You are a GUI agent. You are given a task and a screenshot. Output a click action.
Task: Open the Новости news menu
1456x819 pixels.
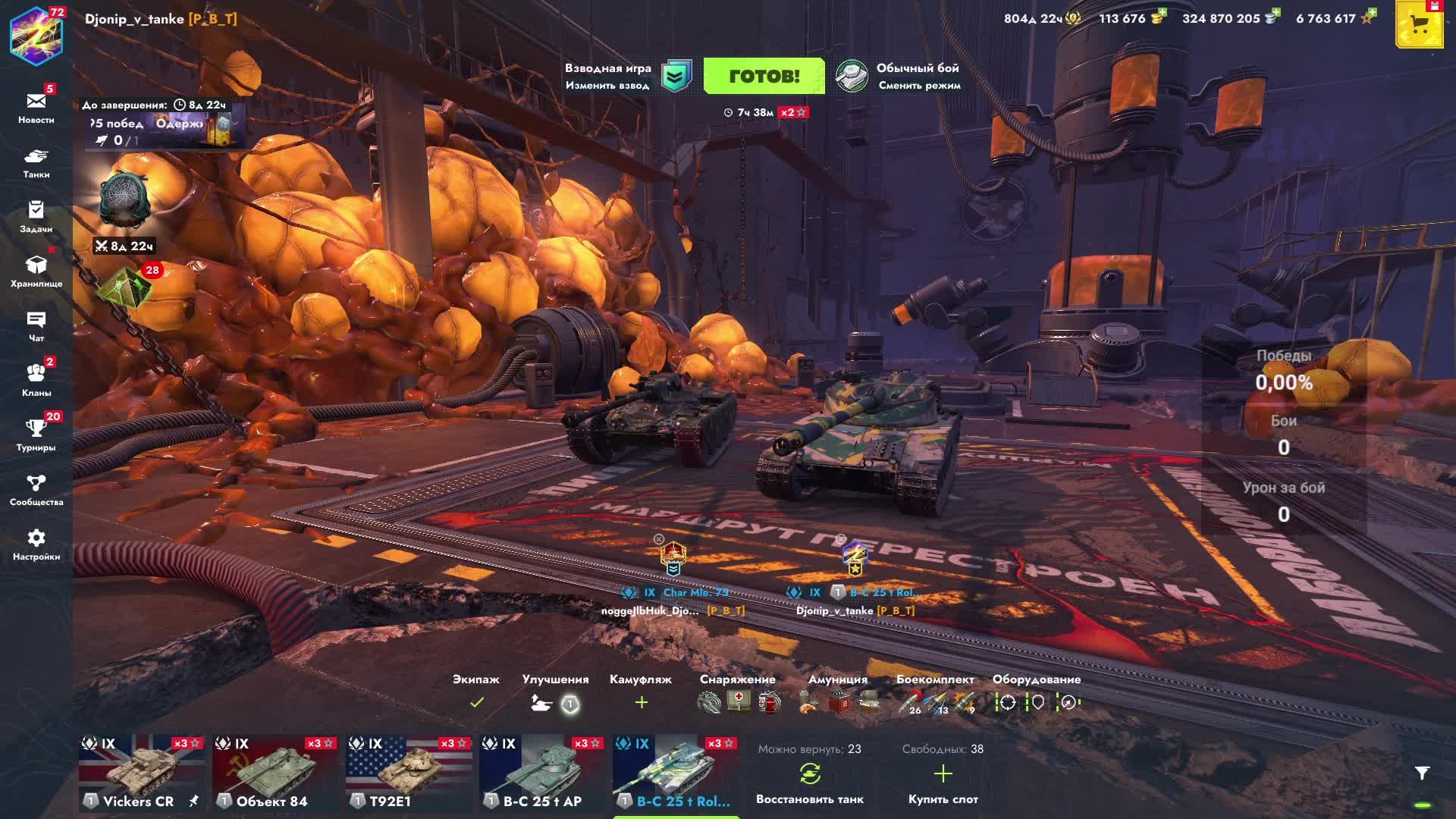click(36, 108)
